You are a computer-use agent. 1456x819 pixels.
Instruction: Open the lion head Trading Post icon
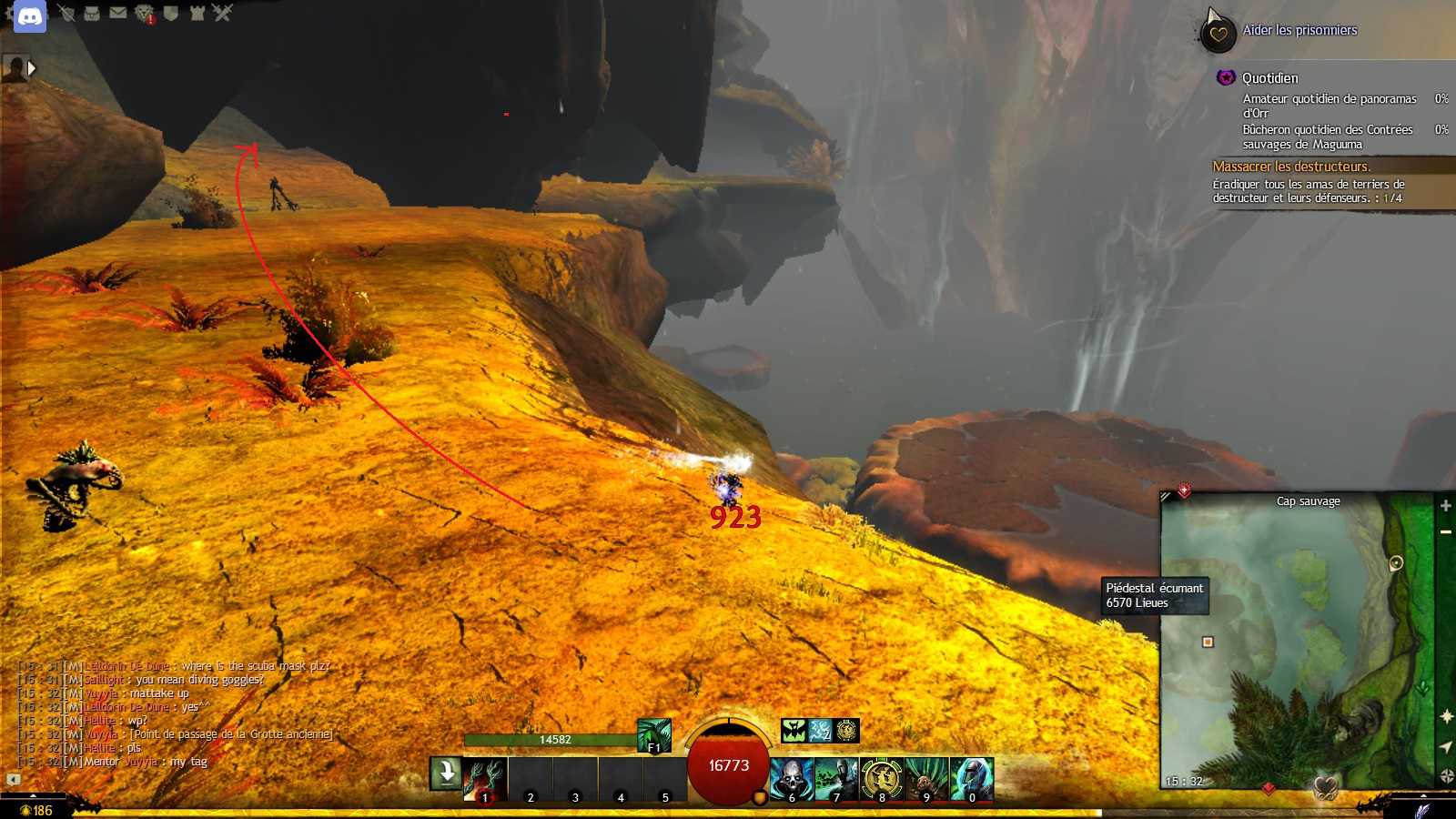click(145, 13)
